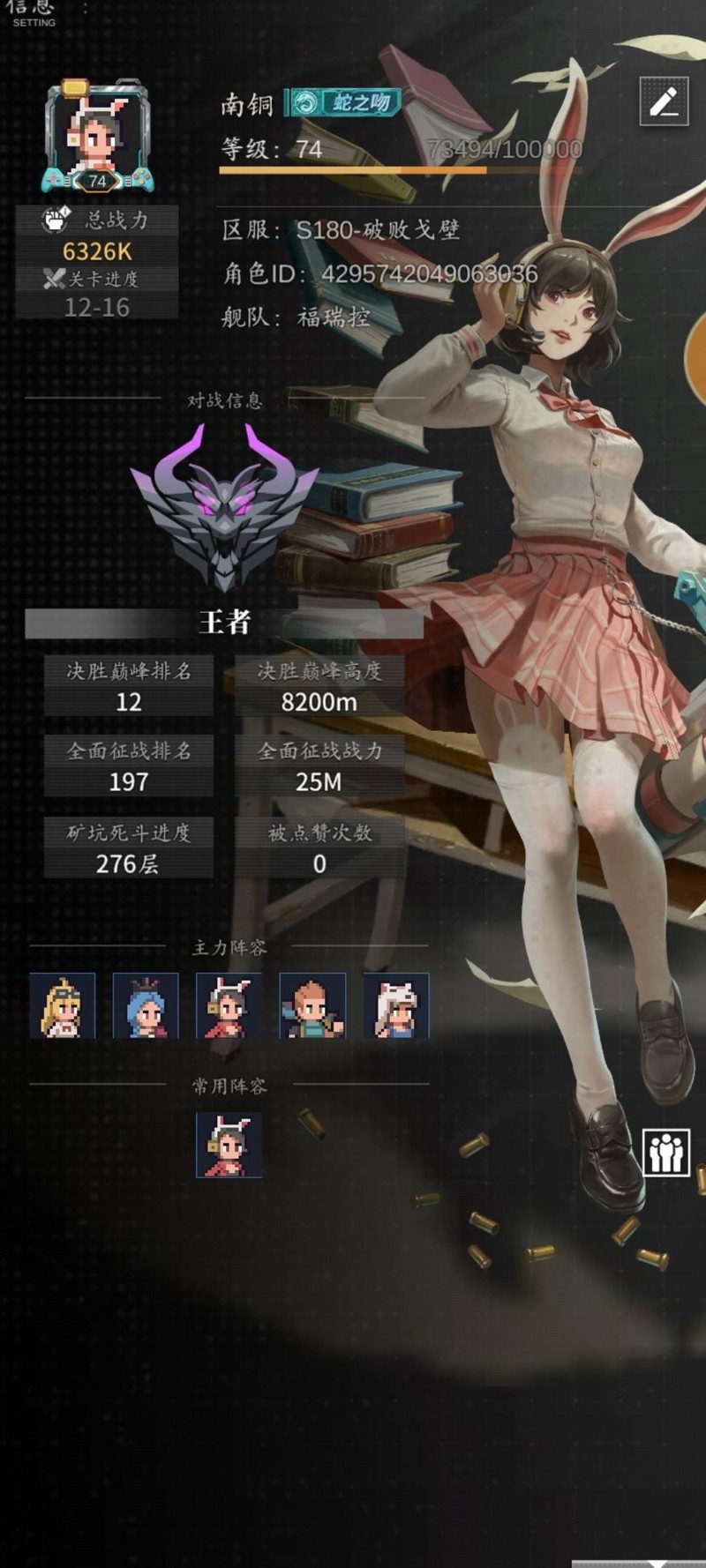The width and height of the screenshot is (706, 1568).
Task: Open the player avatar portrait
Action: tap(98, 135)
